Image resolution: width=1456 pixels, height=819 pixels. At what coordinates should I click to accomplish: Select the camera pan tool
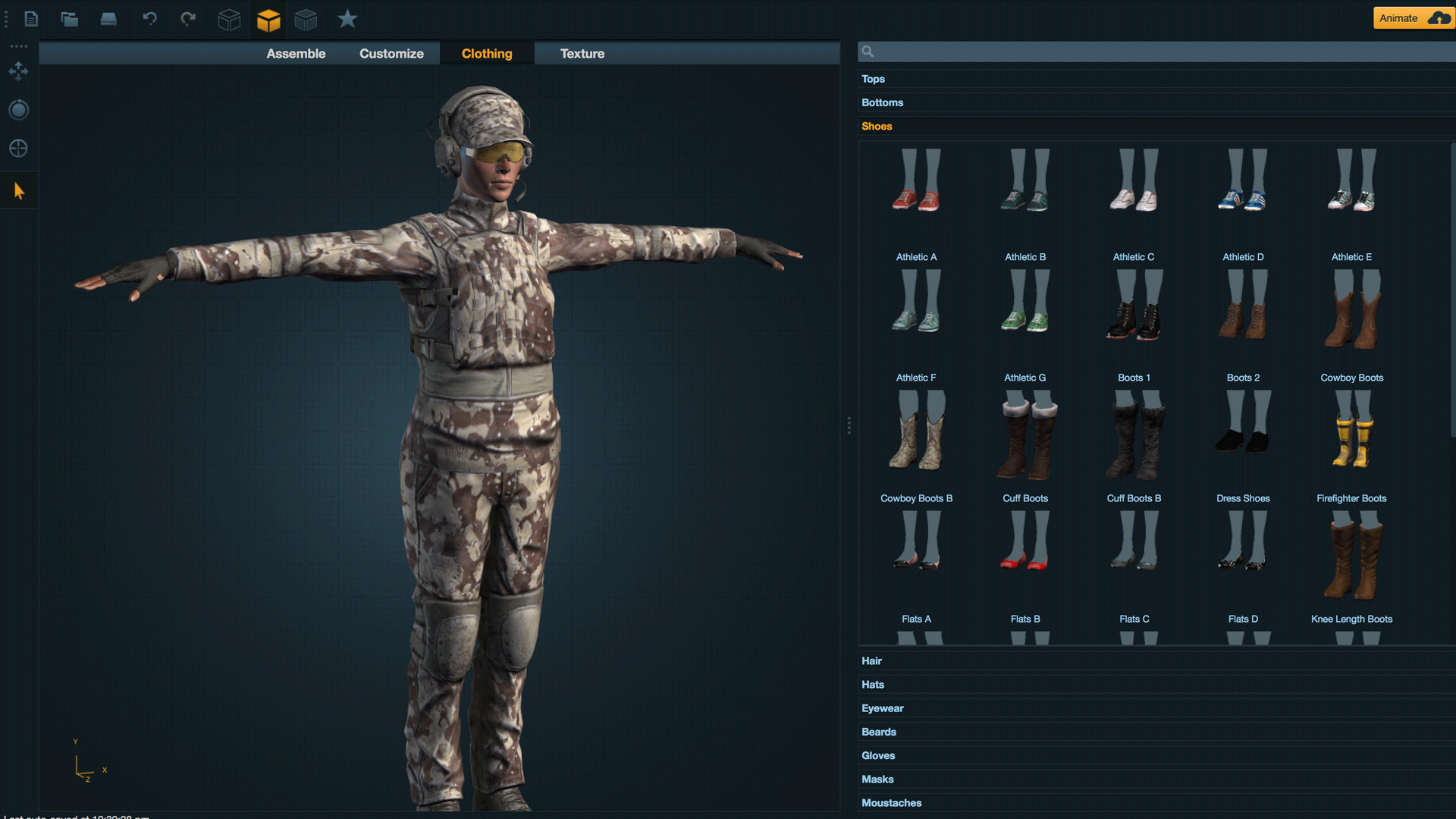tap(18, 71)
